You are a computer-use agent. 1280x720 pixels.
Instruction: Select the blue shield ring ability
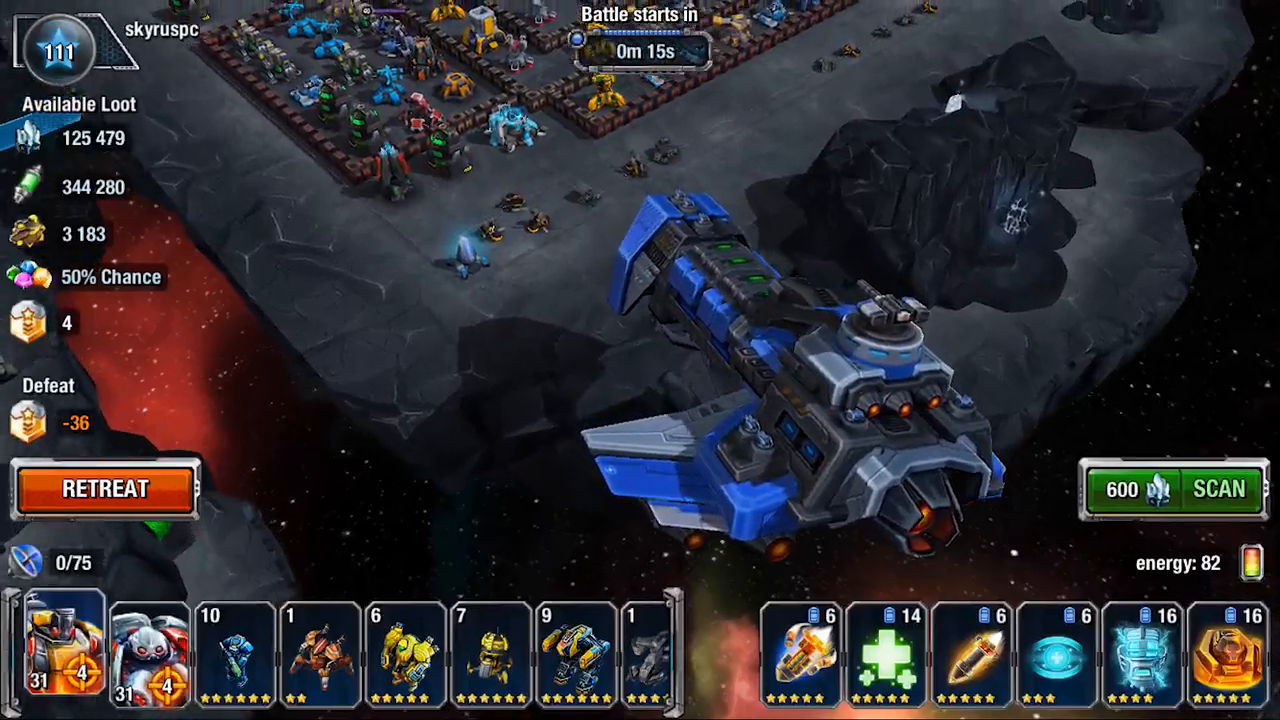click(x=1058, y=655)
